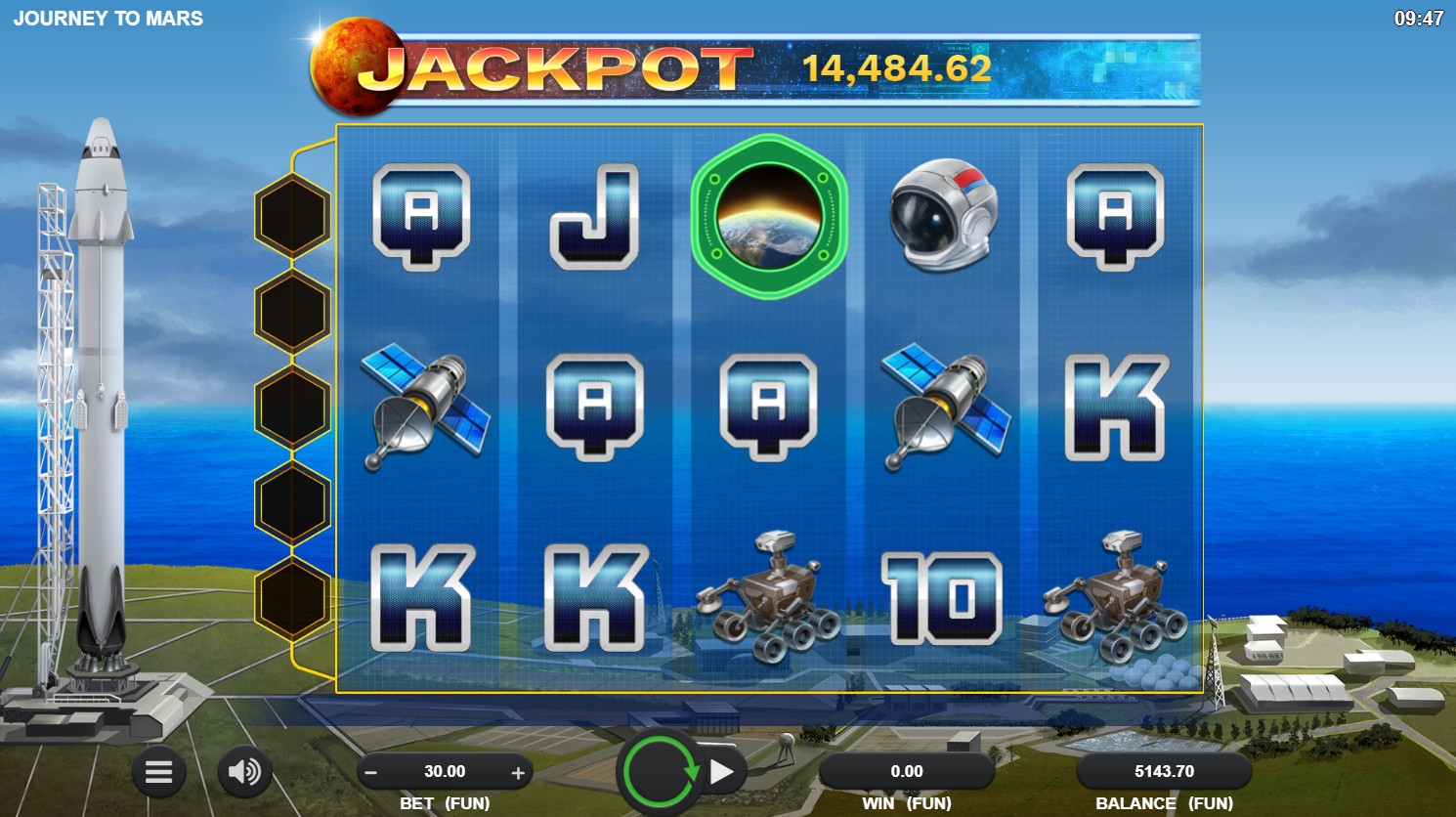Decrease the bet with the minus button
This screenshot has width=1456, height=817.
(371, 772)
